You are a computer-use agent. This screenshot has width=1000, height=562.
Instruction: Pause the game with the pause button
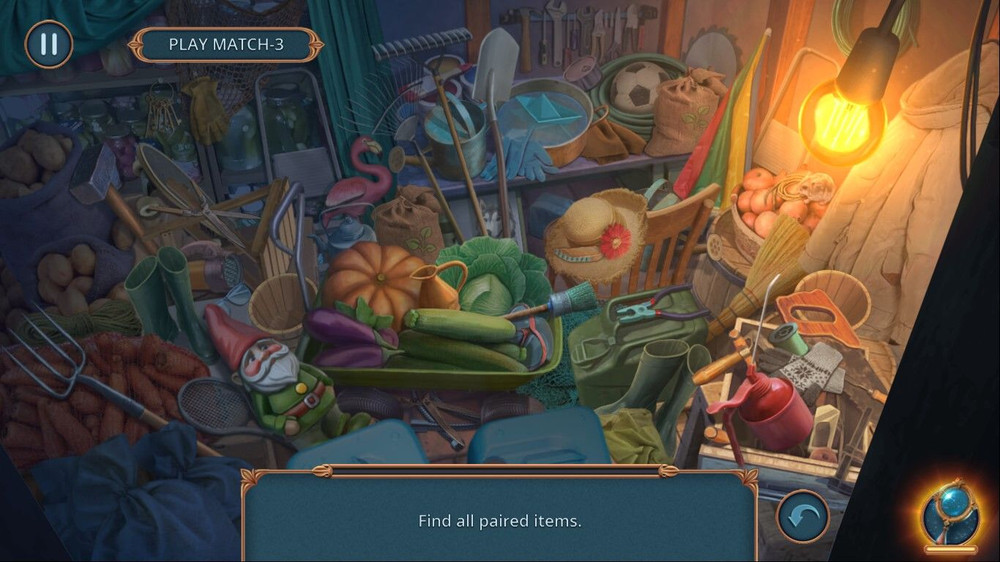coord(48,44)
